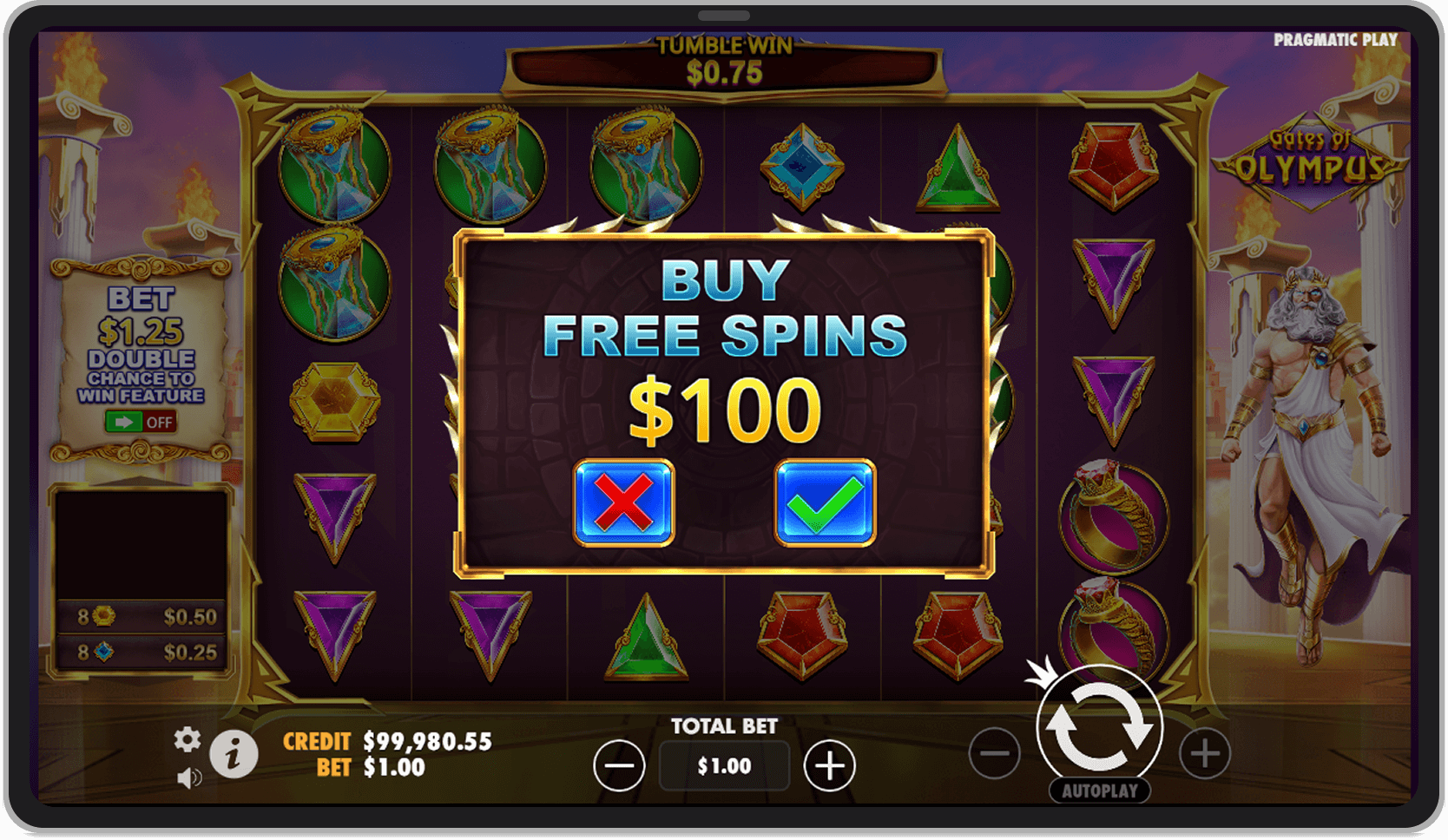The height and width of the screenshot is (840, 1448).
Task: Mute the game sound
Action: tap(190, 778)
